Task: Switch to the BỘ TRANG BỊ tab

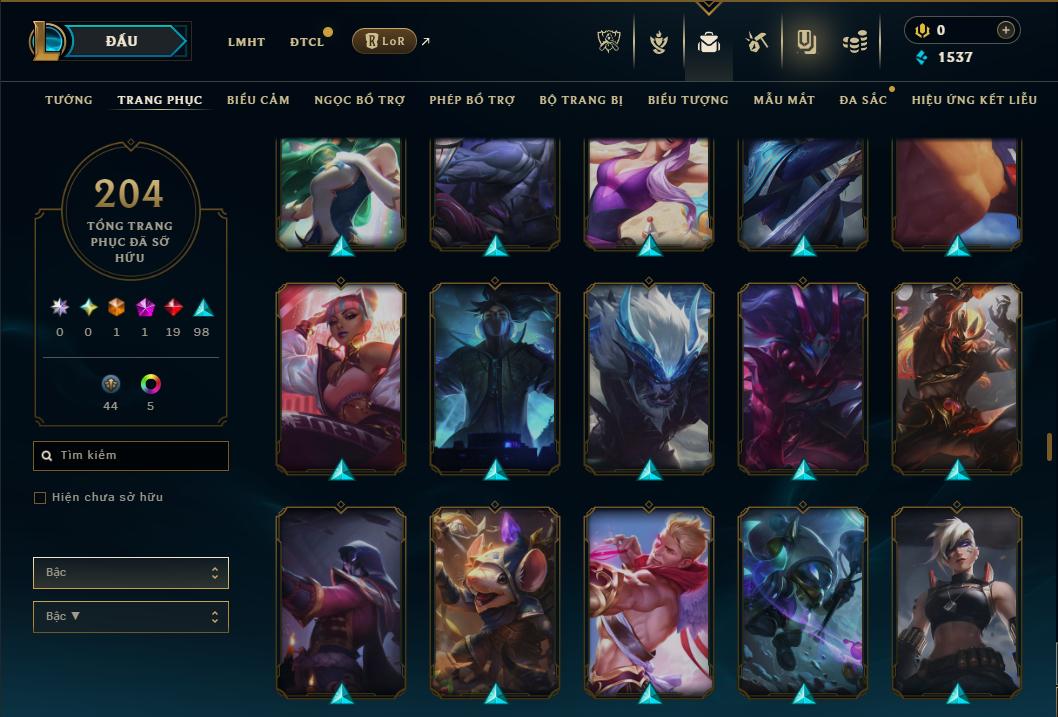Action: 581,100
